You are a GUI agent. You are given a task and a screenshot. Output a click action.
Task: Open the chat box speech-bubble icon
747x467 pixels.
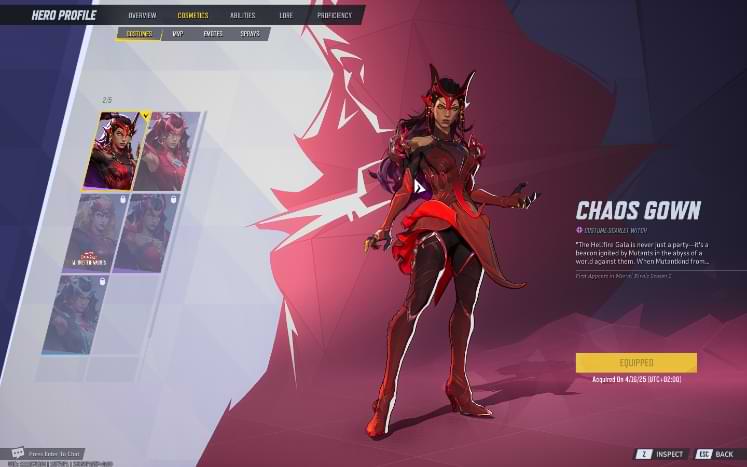(x=17, y=453)
